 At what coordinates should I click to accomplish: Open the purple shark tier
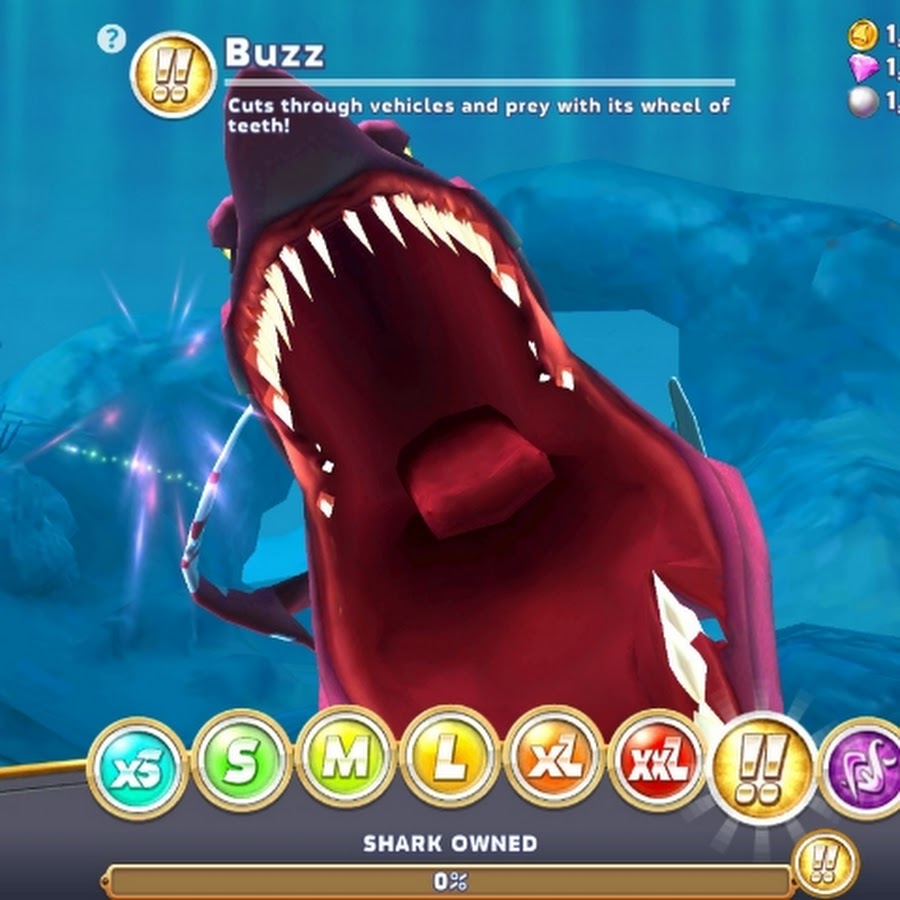[862, 768]
